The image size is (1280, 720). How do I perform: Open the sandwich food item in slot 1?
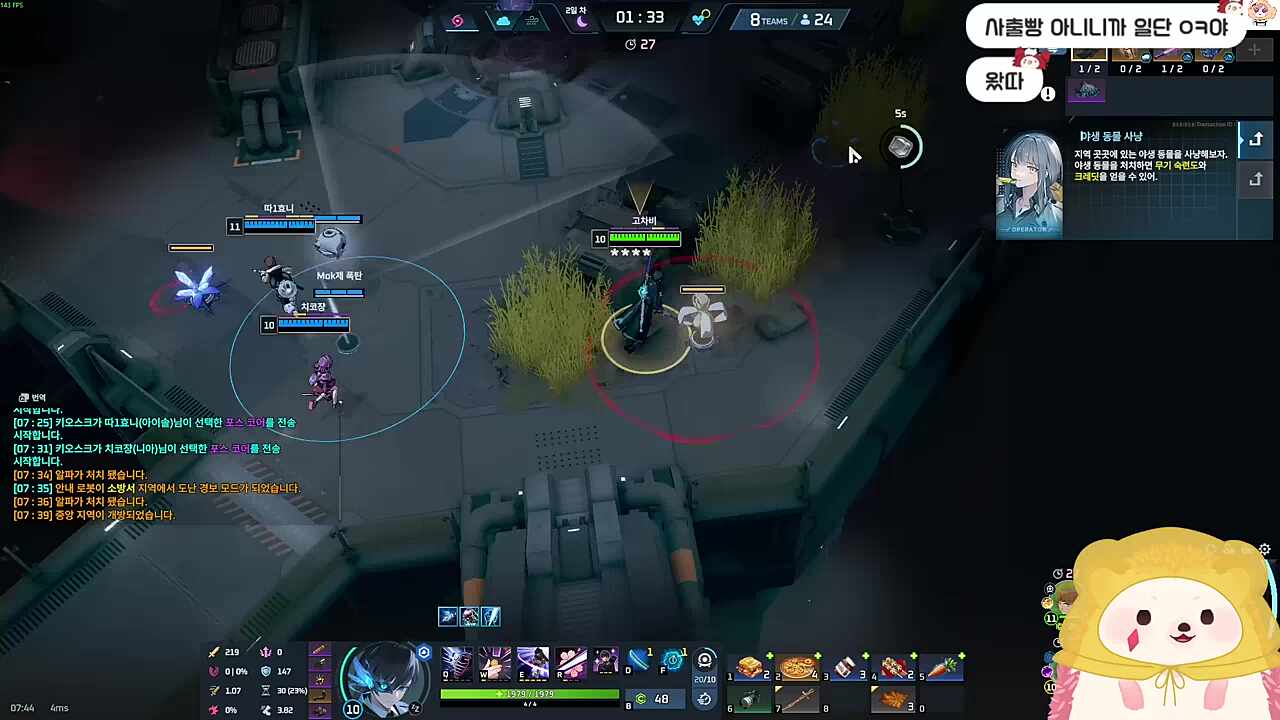click(751, 666)
